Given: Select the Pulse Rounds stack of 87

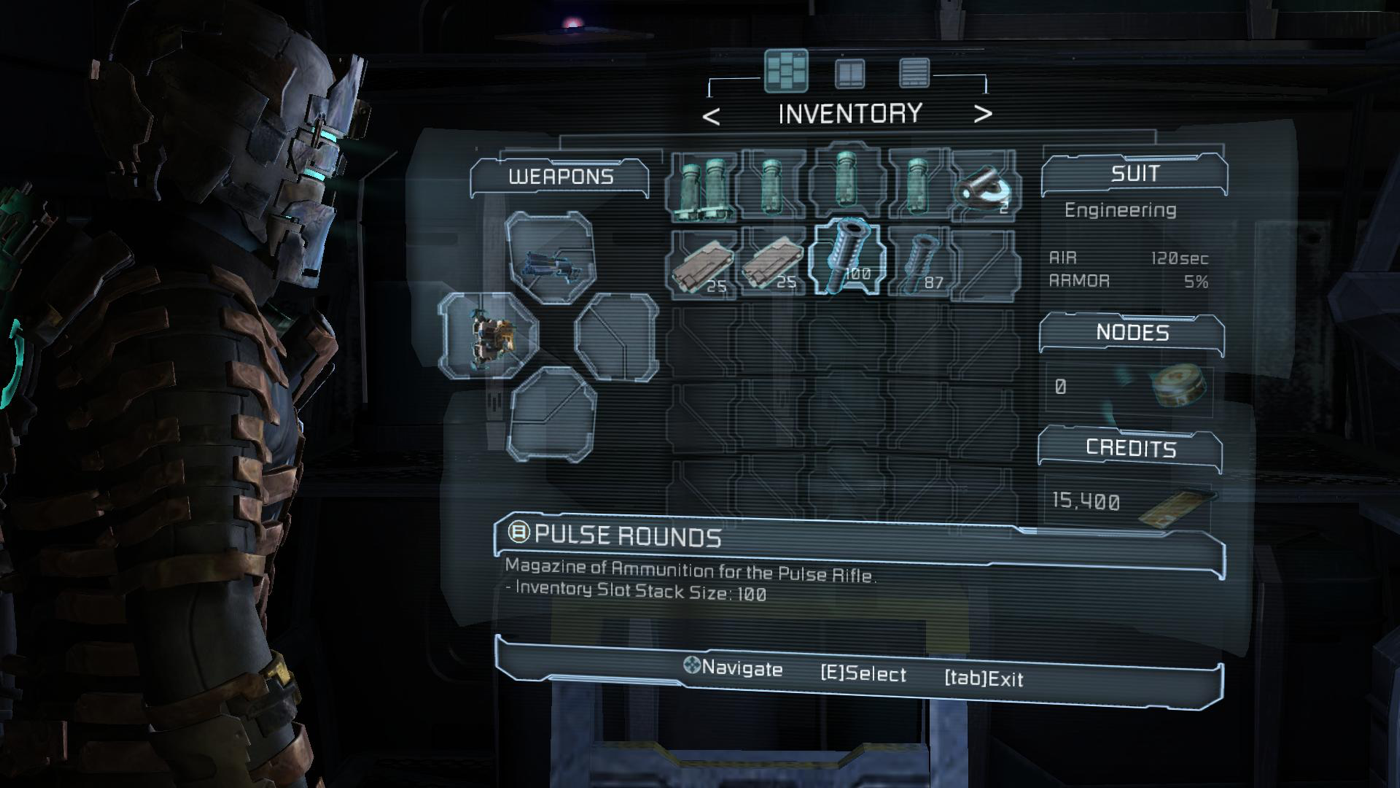Looking at the screenshot, I should (920, 262).
